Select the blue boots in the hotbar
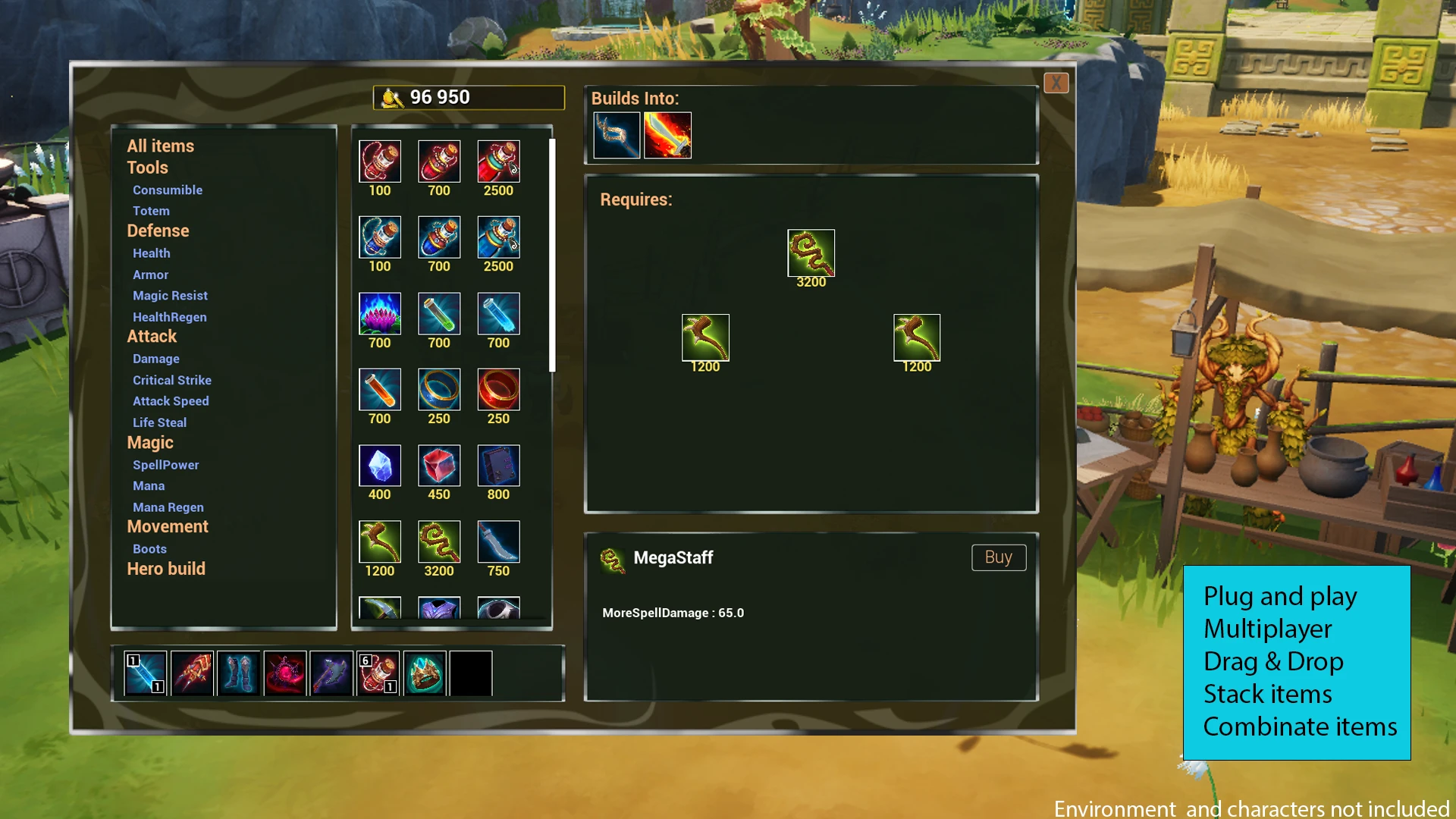Image resolution: width=1456 pixels, height=819 pixels. [237, 672]
